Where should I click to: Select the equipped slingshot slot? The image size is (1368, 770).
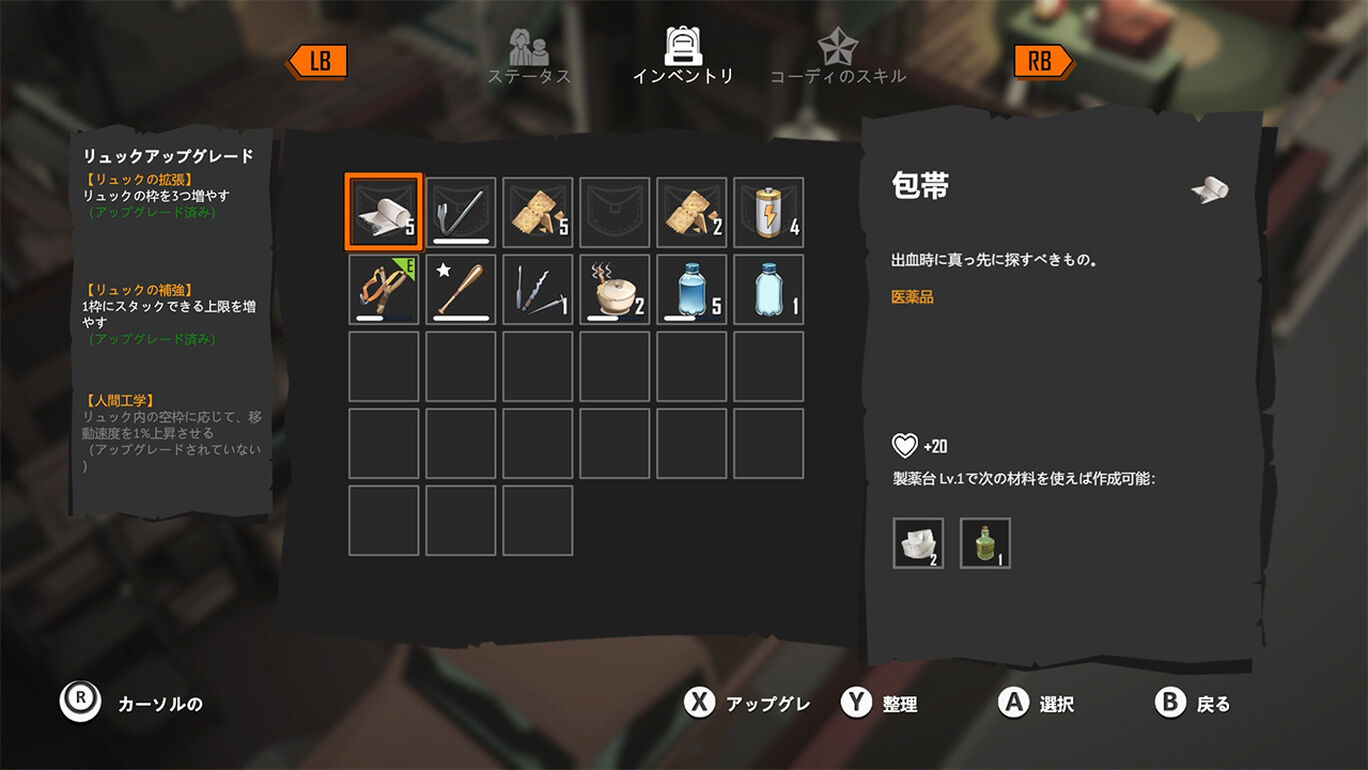click(384, 289)
